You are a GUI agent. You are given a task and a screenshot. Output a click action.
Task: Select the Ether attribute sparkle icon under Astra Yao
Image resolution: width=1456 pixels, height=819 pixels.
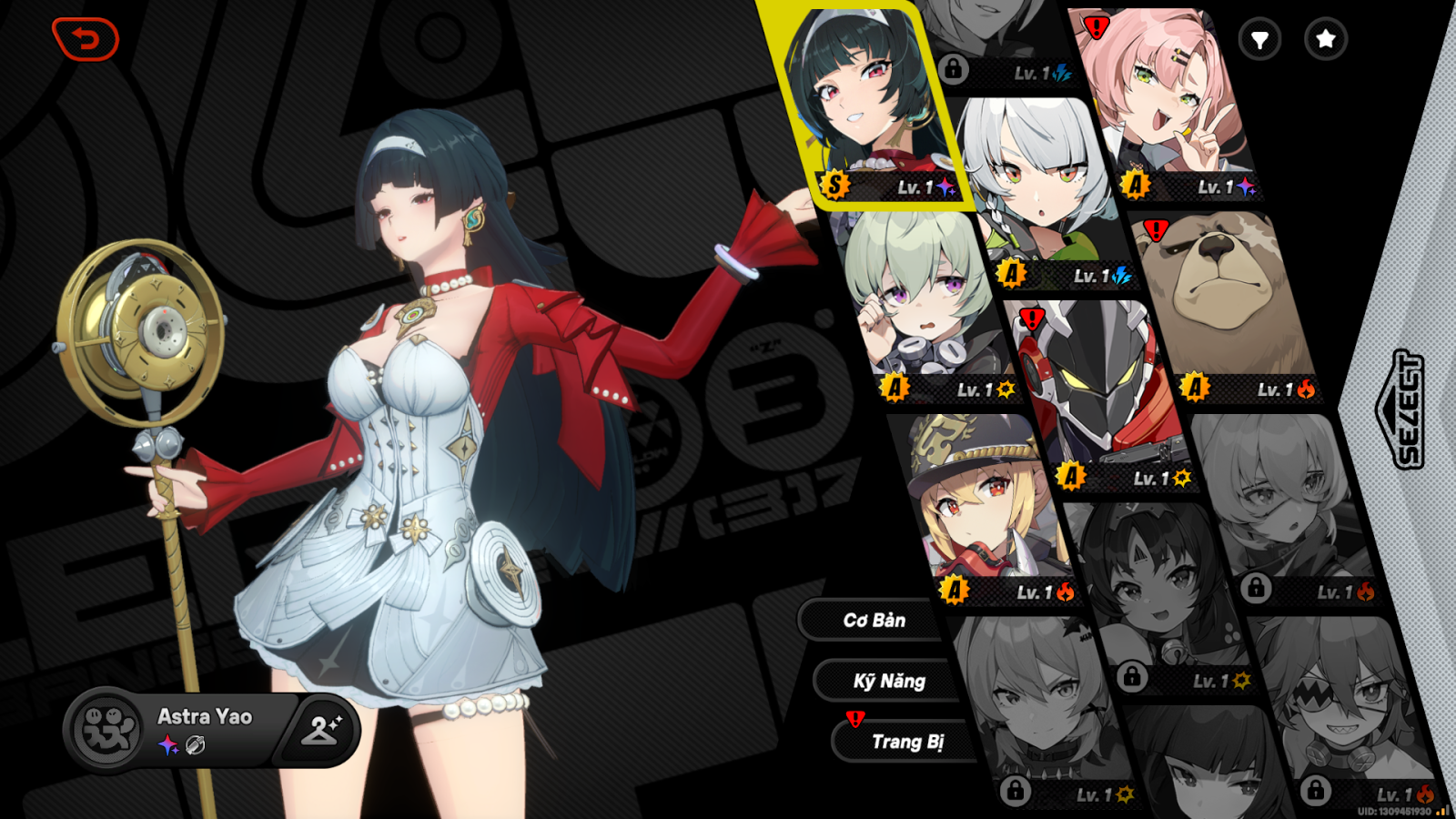(166, 746)
